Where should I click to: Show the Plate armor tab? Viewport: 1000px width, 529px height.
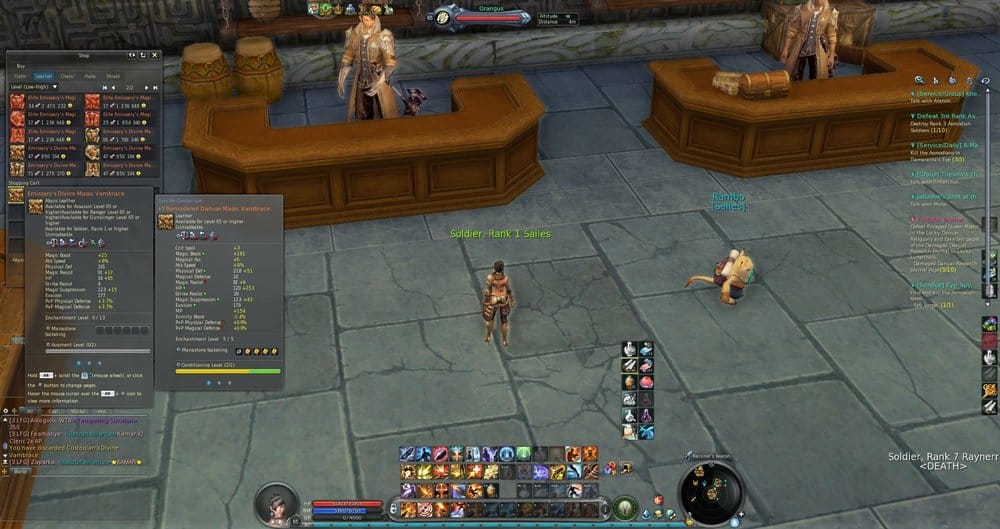click(90, 75)
